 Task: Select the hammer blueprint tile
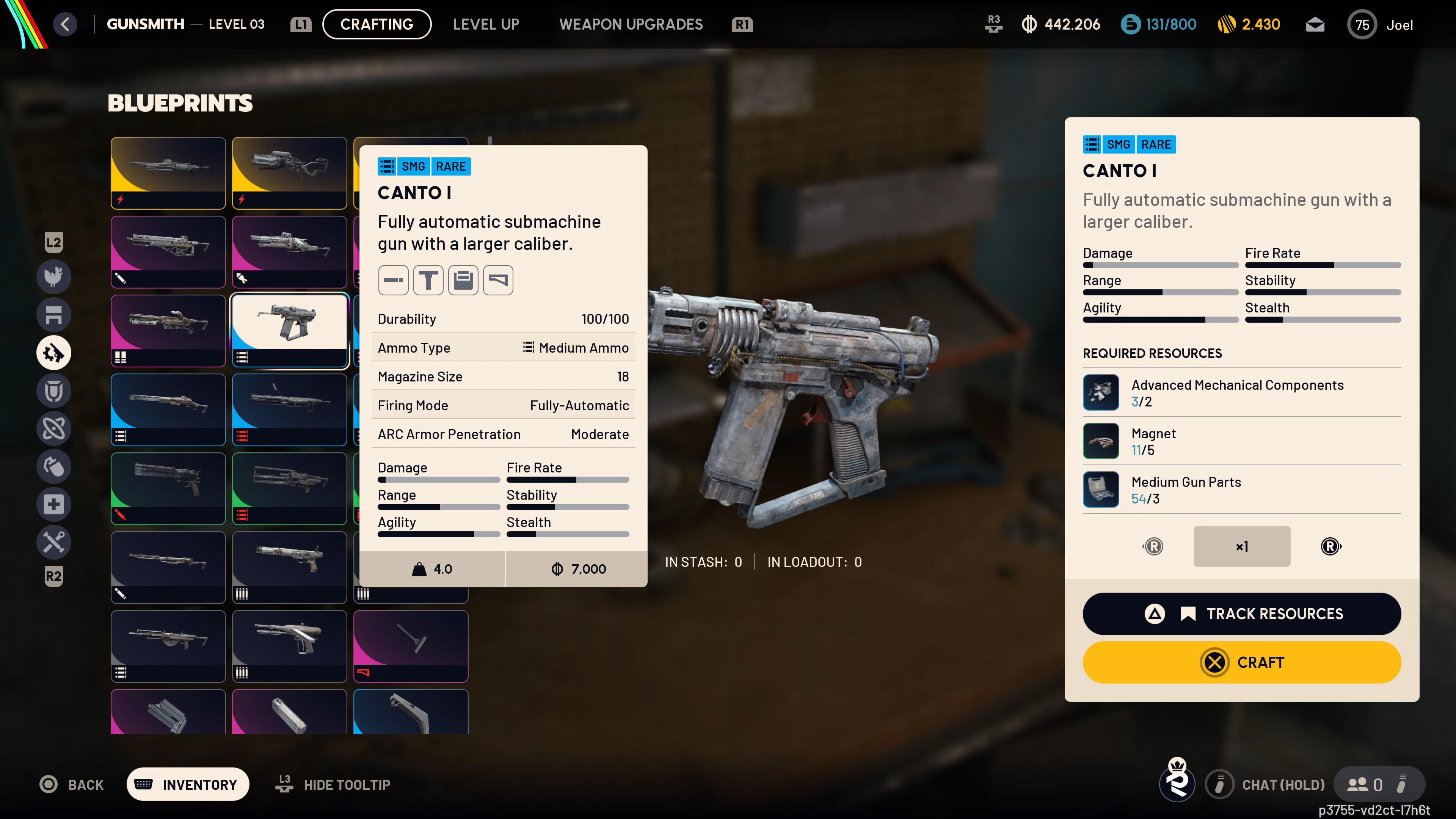coord(411,646)
